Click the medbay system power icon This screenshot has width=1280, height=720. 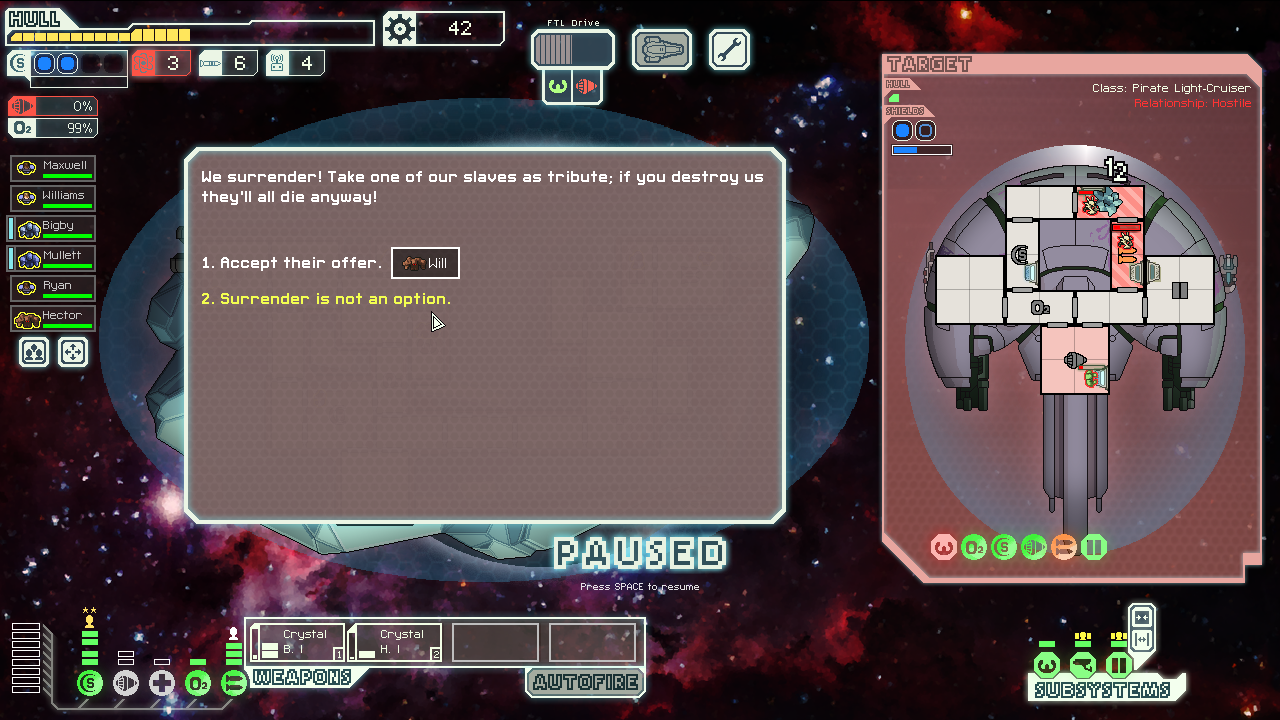pos(162,684)
